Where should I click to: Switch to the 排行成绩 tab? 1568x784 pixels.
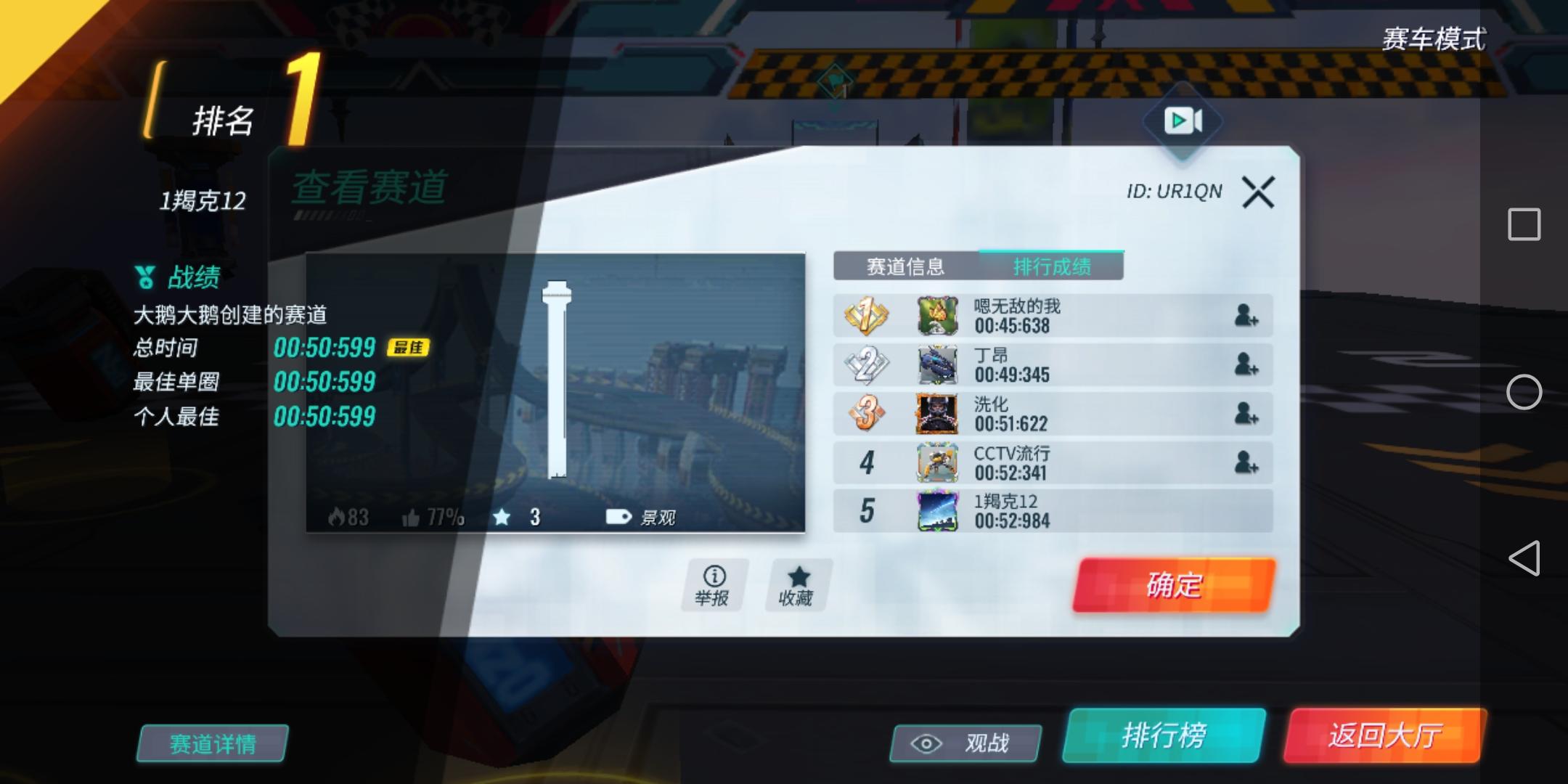click(1051, 266)
